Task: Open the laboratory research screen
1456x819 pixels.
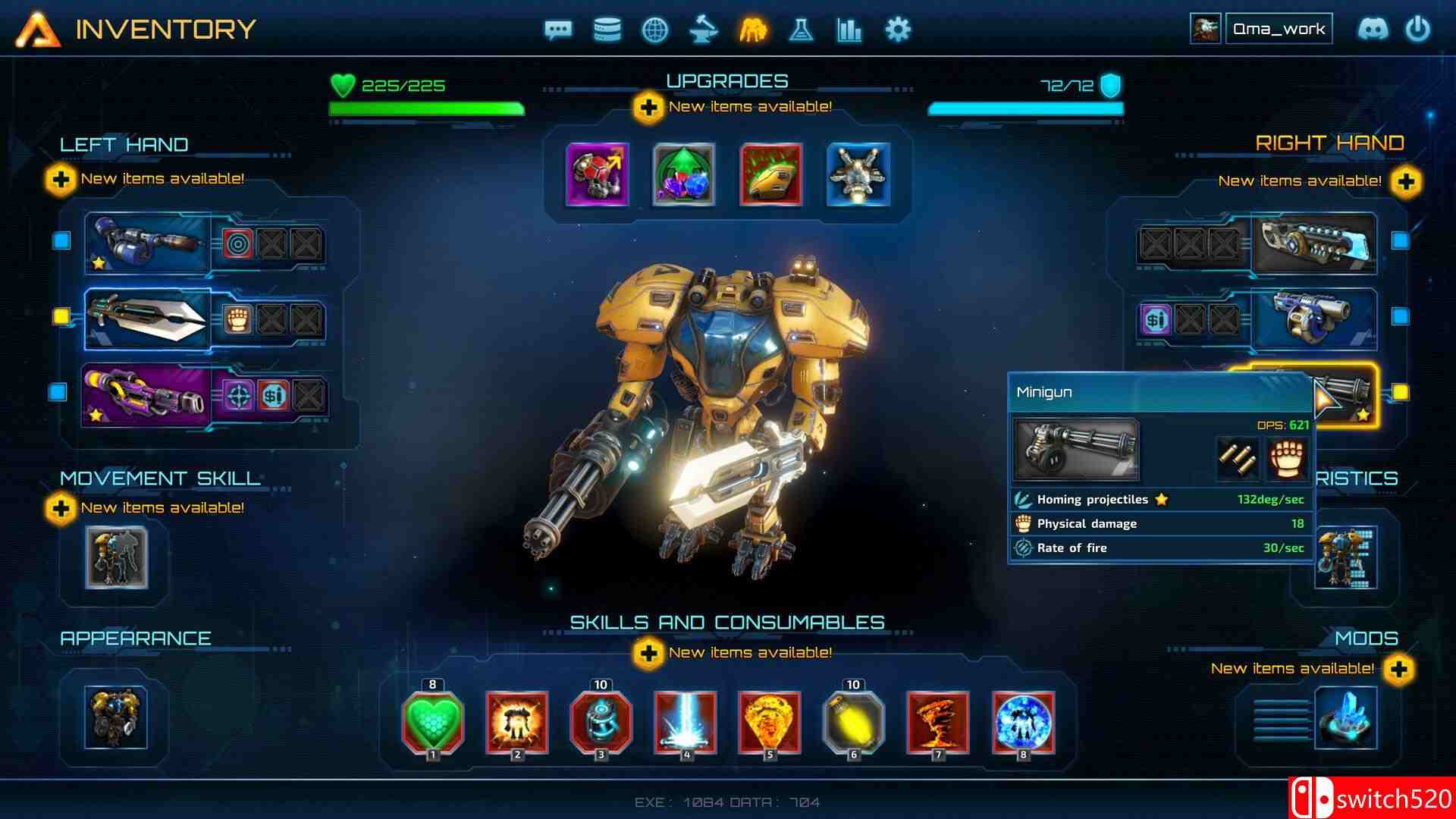Action: [x=801, y=30]
